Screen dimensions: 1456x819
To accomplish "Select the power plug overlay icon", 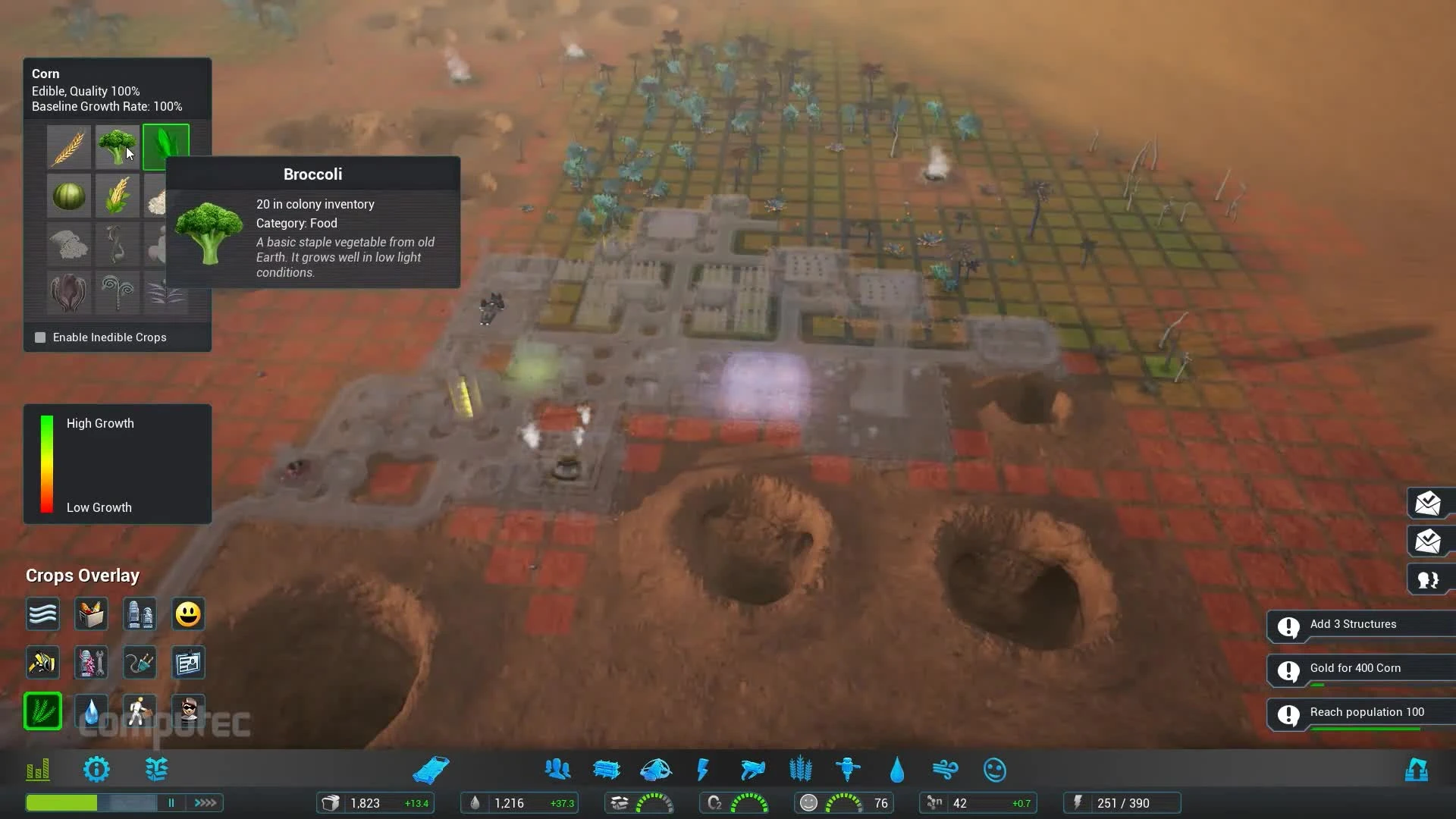I will click(140, 662).
